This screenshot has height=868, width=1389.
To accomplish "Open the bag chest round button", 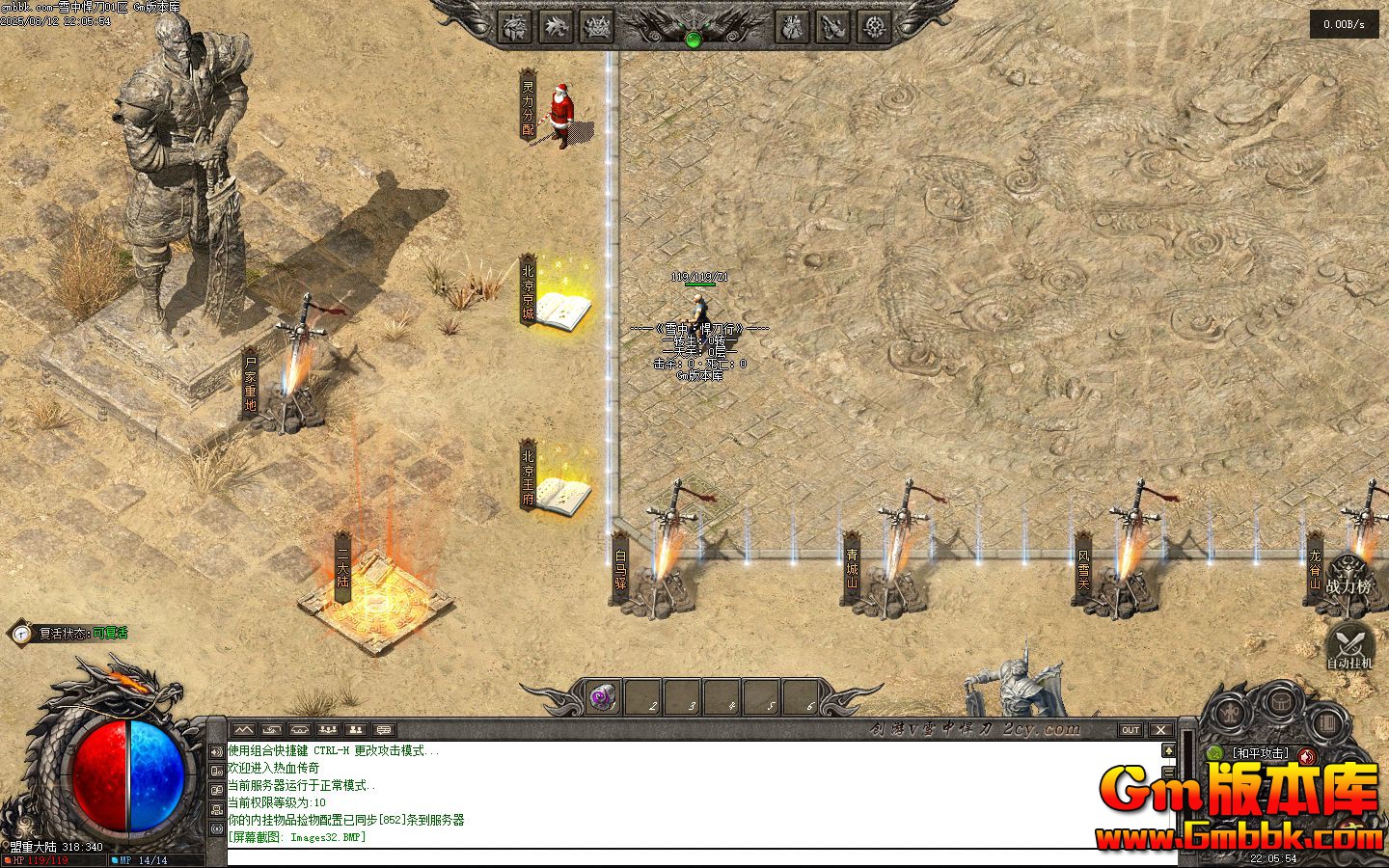I will click(1281, 700).
